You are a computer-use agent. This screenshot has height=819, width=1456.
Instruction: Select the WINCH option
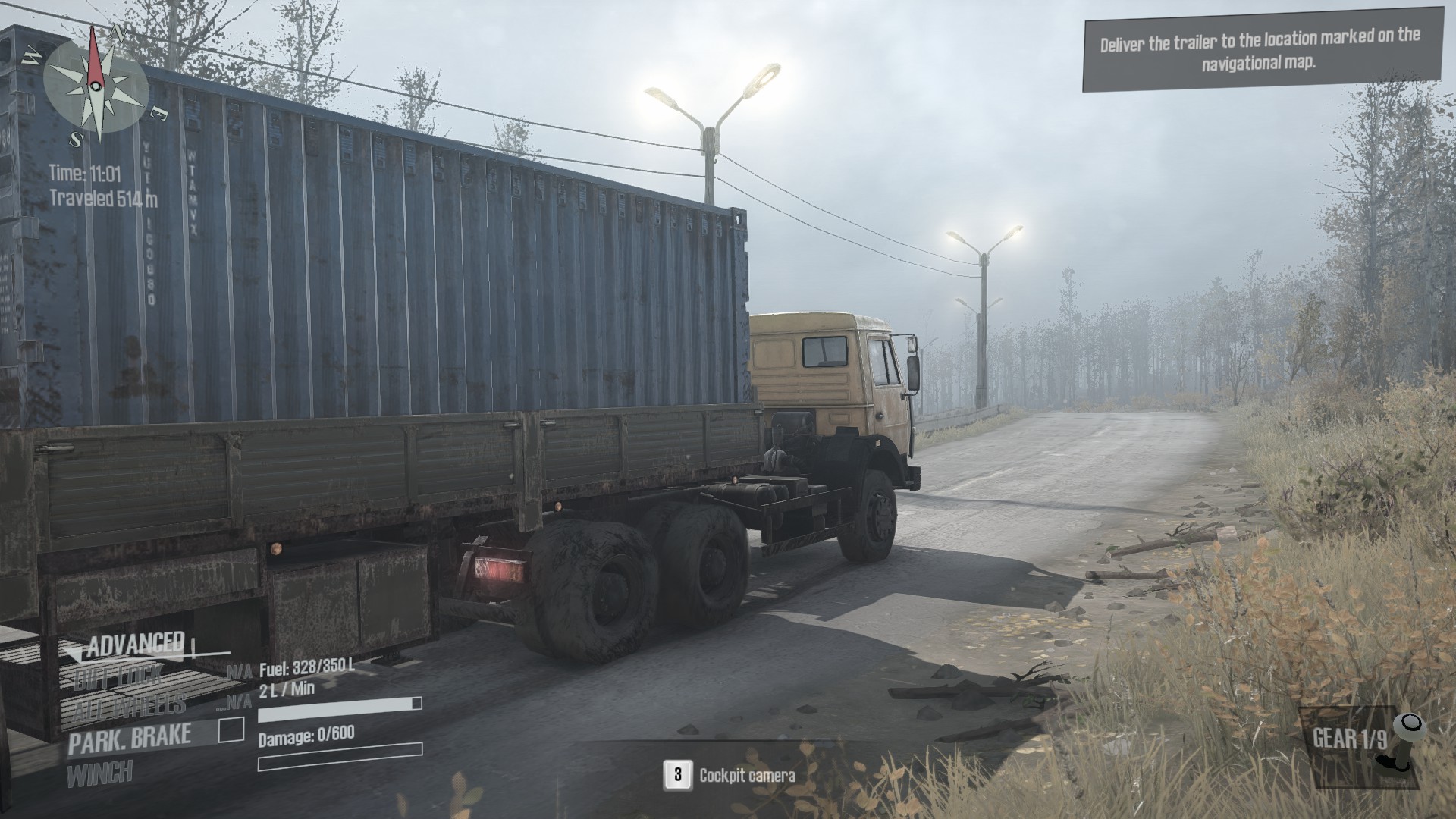coord(99,774)
